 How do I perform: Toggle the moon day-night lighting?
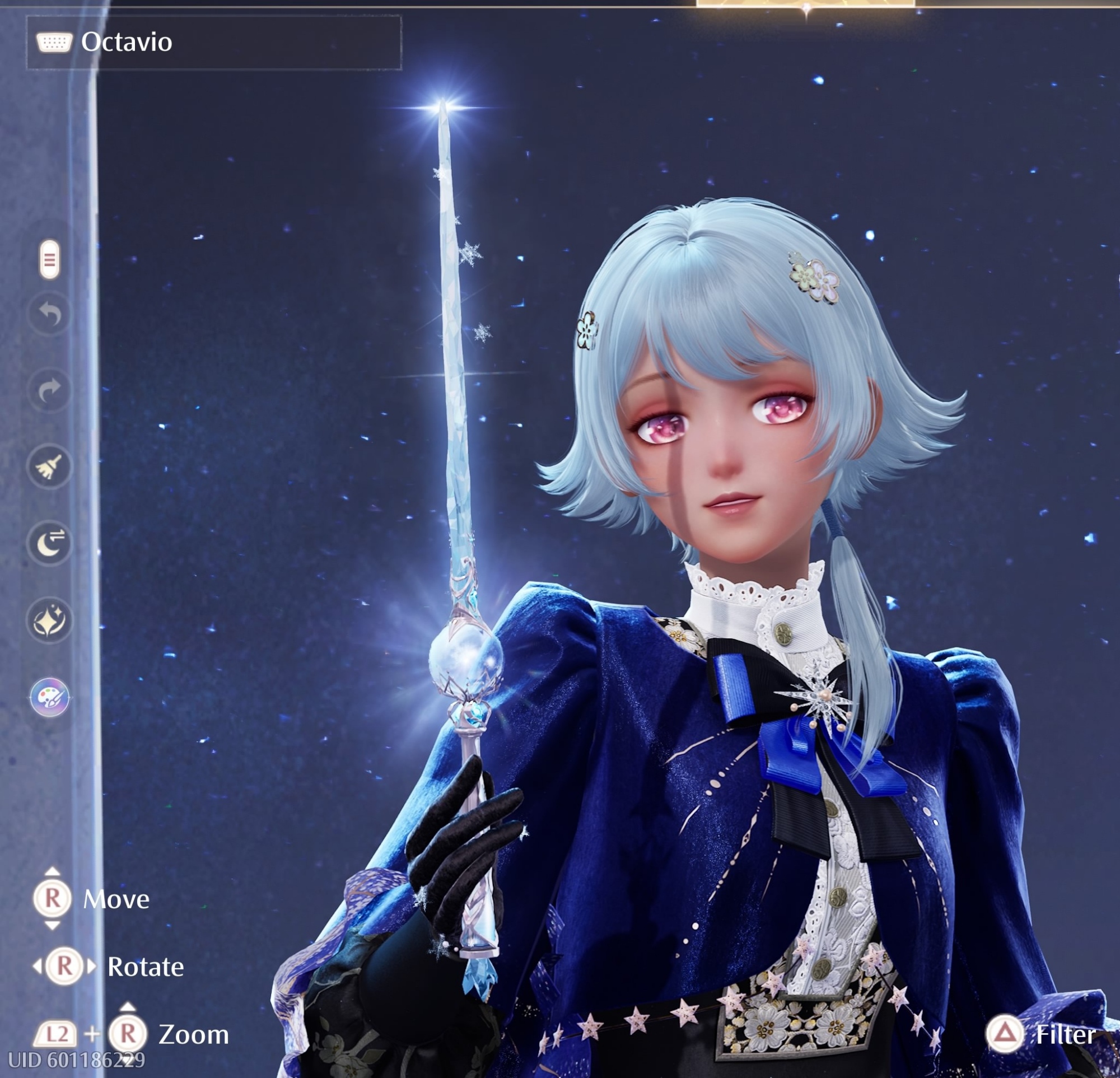(x=50, y=543)
